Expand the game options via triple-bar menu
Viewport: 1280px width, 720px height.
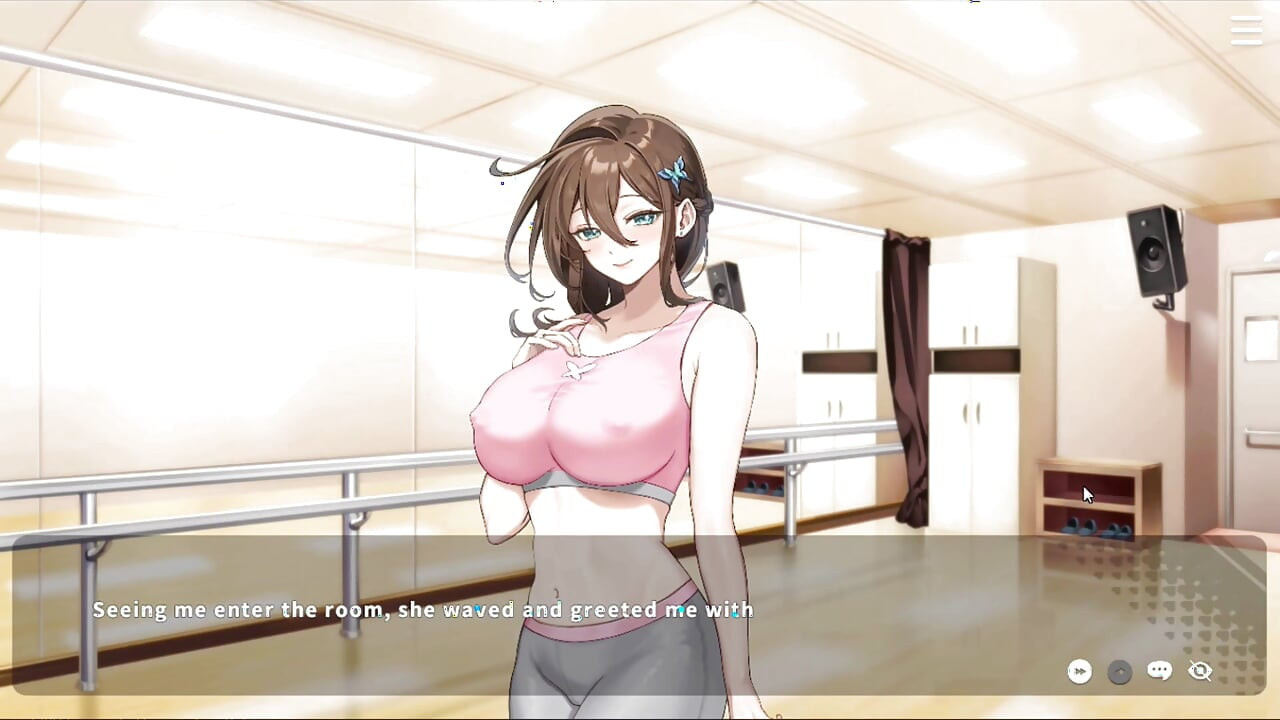(x=1246, y=31)
